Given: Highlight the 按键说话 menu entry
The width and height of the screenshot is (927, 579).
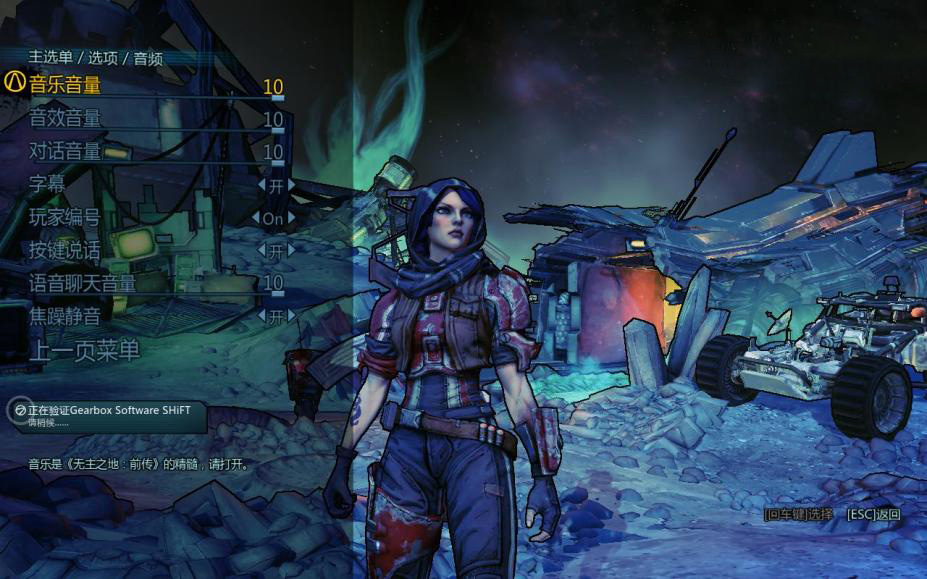Looking at the screenshot, I should [65, 250].
